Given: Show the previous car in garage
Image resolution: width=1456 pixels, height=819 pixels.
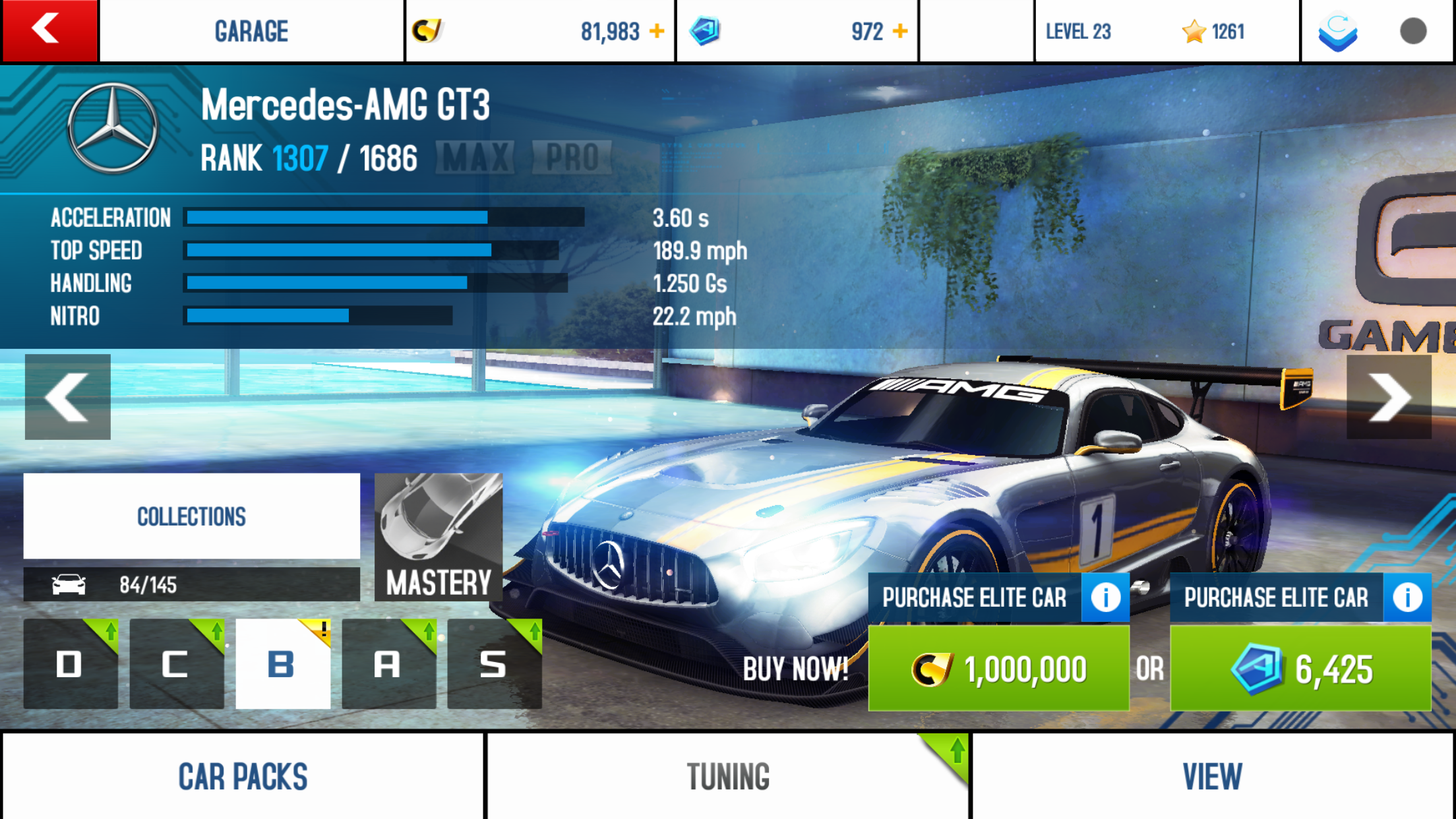Looking at the screenshot, I should 67,397.
